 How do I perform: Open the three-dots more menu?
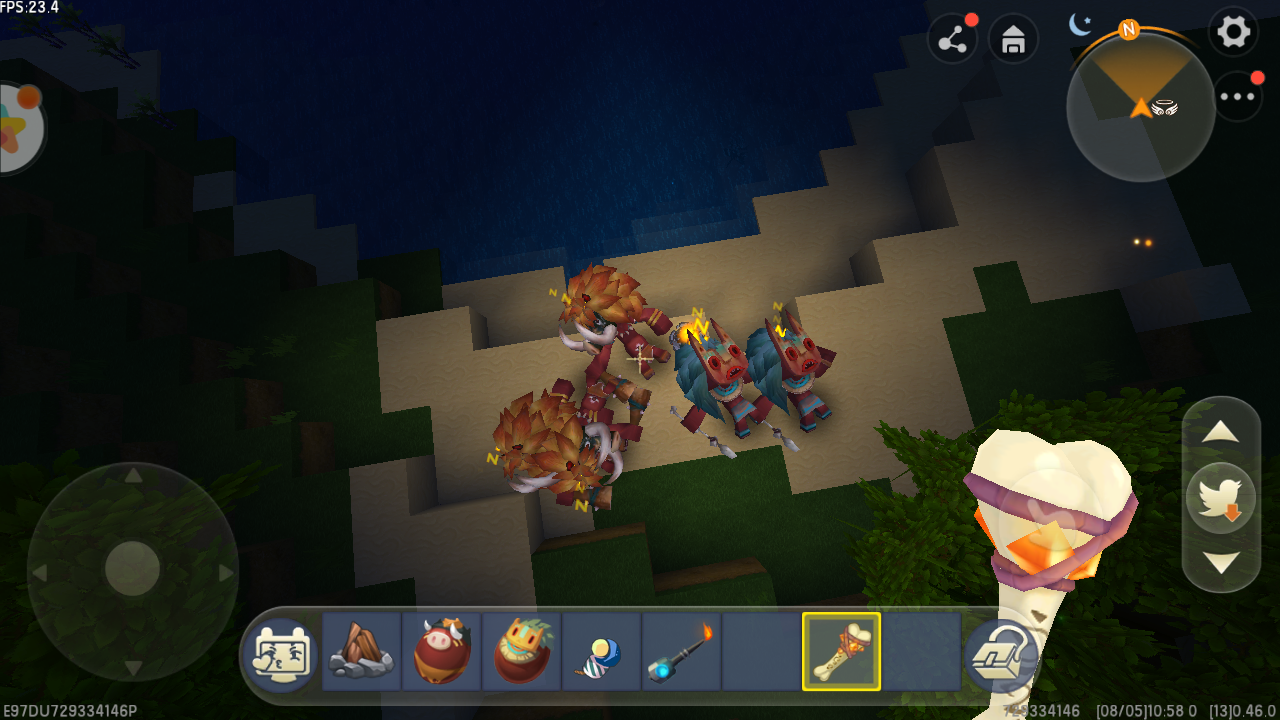(1237, 97)
